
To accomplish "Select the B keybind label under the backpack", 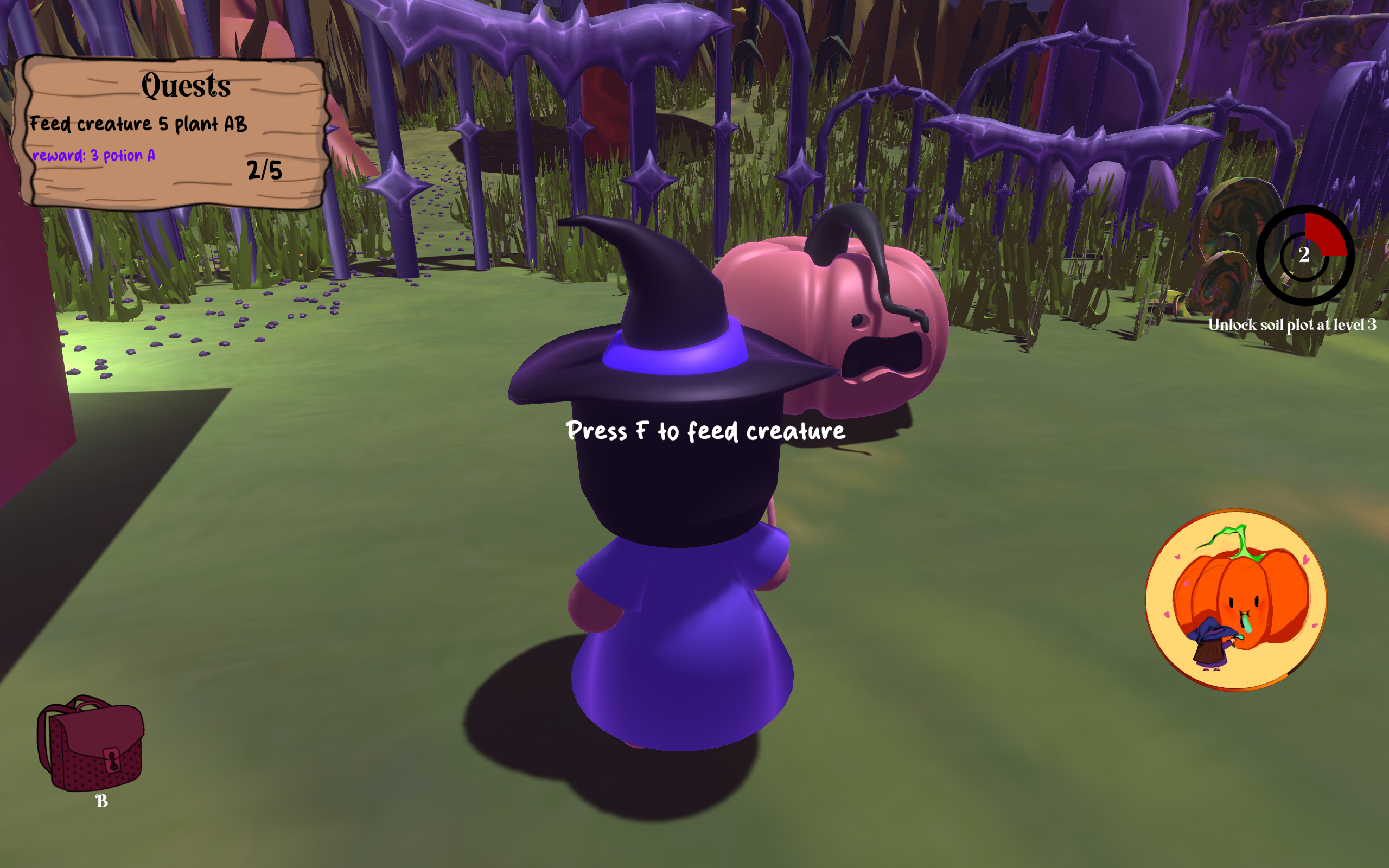I will (x=103, y=800).
